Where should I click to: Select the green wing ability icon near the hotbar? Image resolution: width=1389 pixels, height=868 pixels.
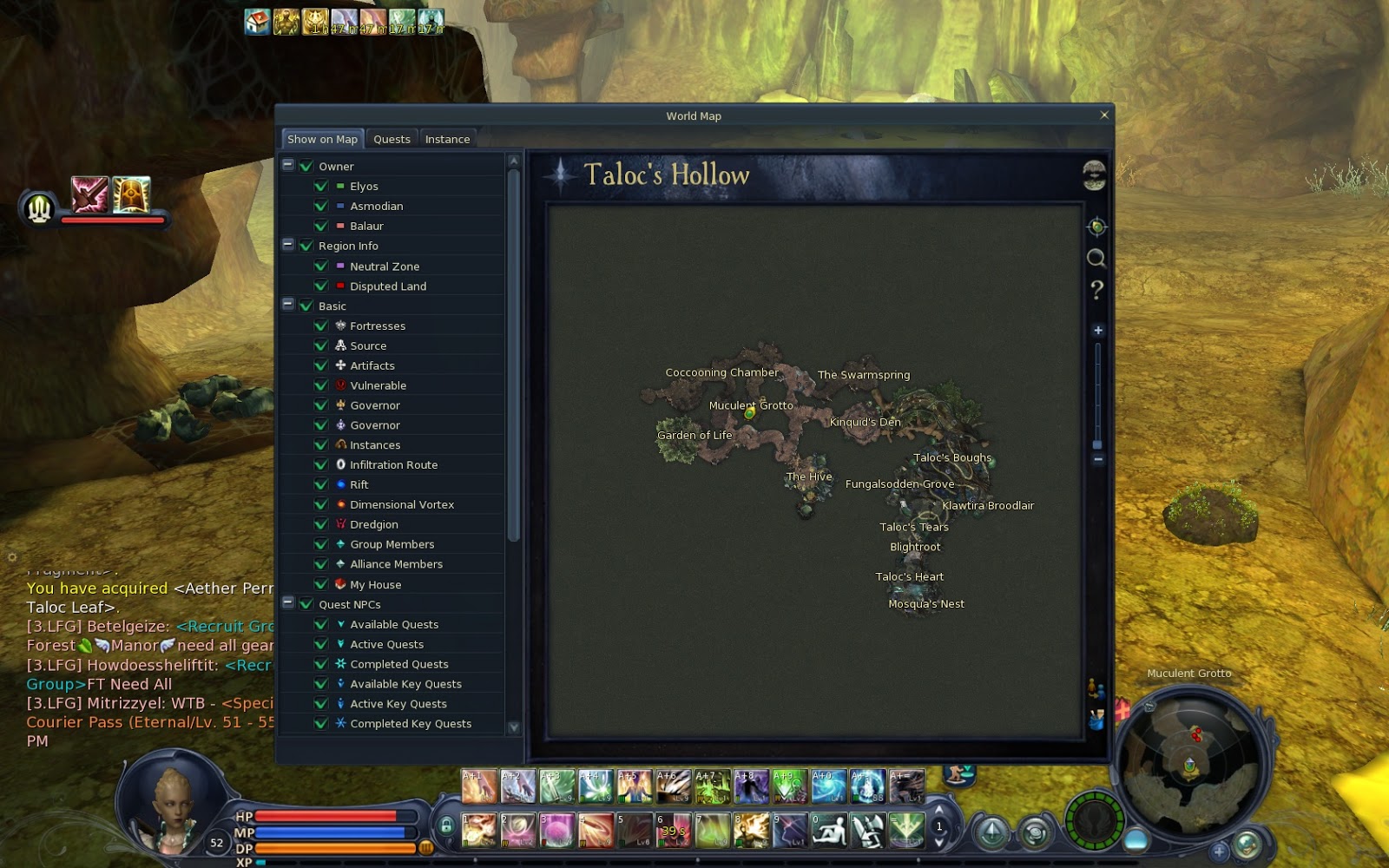pyautogui.click(x=906, y=830)
